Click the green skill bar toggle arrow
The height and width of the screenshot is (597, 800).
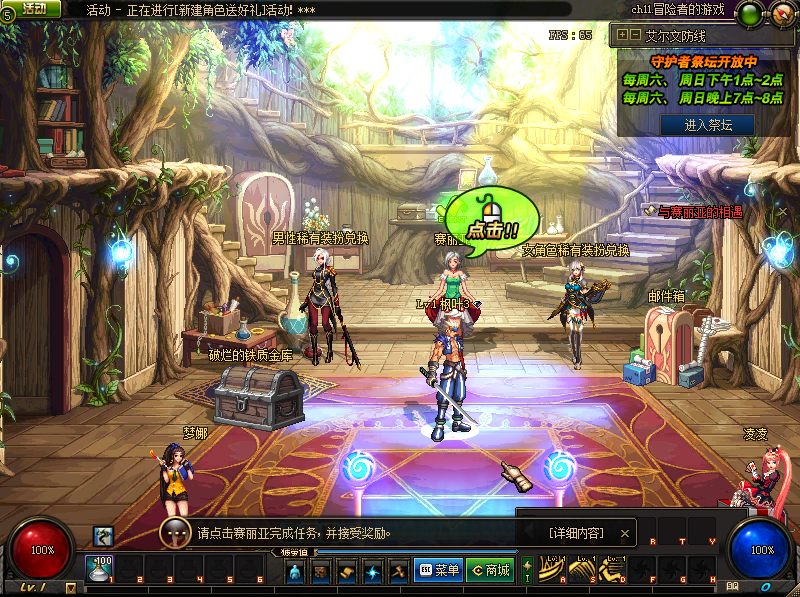528,570
